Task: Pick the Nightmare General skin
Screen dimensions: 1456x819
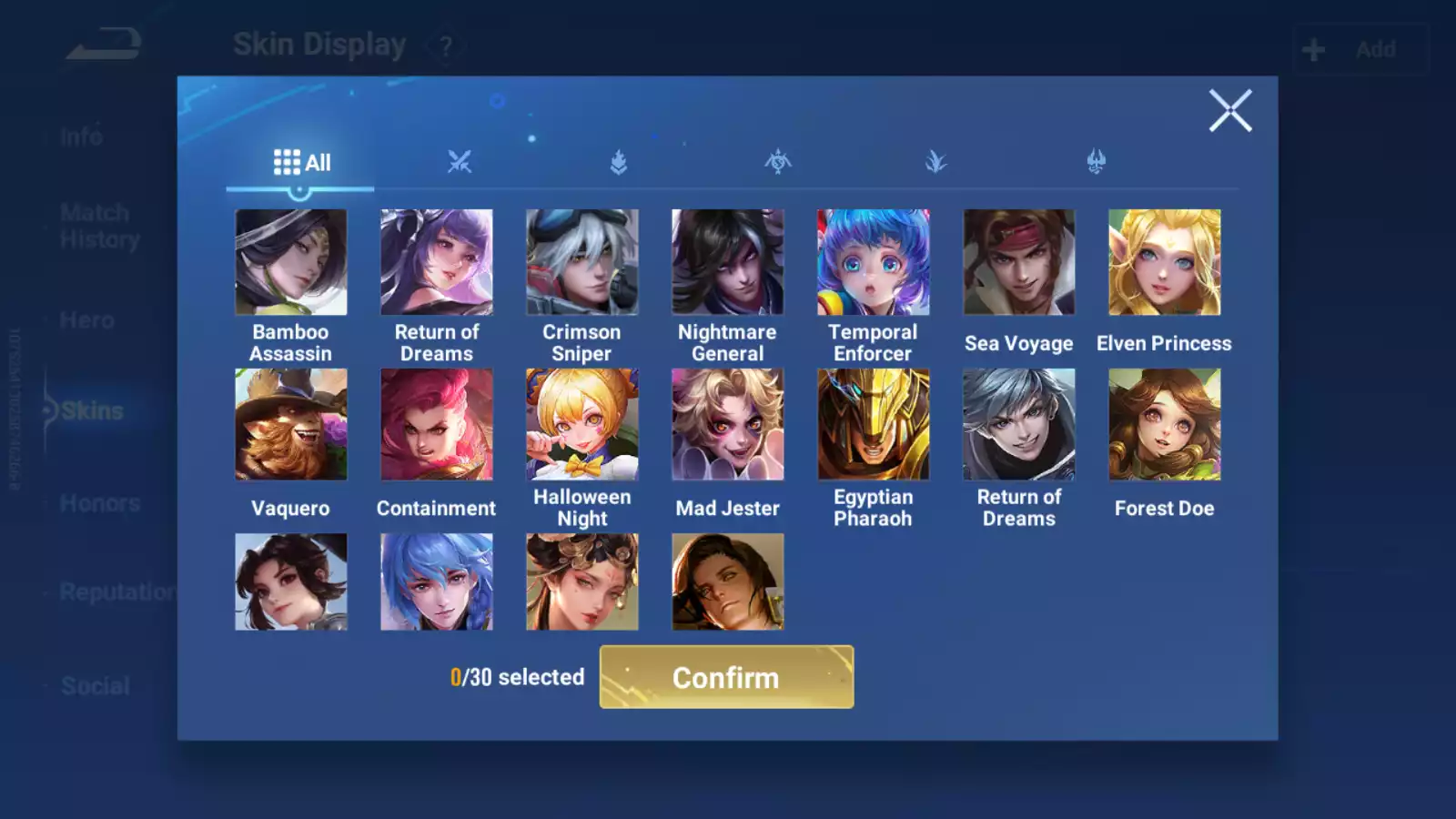Action: [727, 262]
